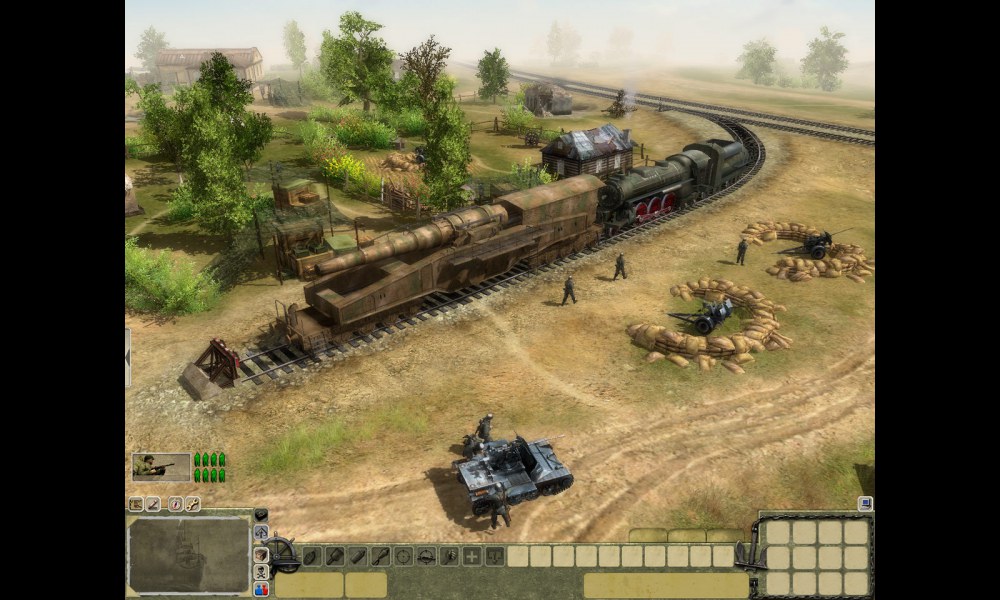
Task: Click the up-arrow button beside the minimap
Action: coord(261,533)
